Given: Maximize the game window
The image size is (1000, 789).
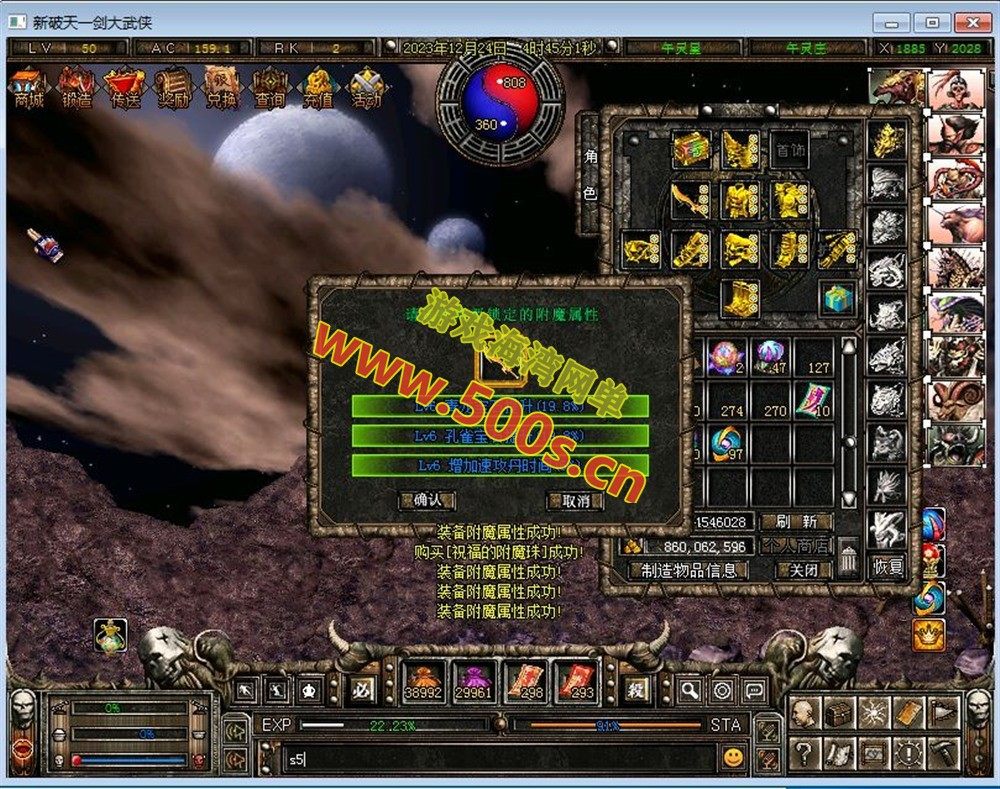Looking at the screenshot, I should (932, 22).
